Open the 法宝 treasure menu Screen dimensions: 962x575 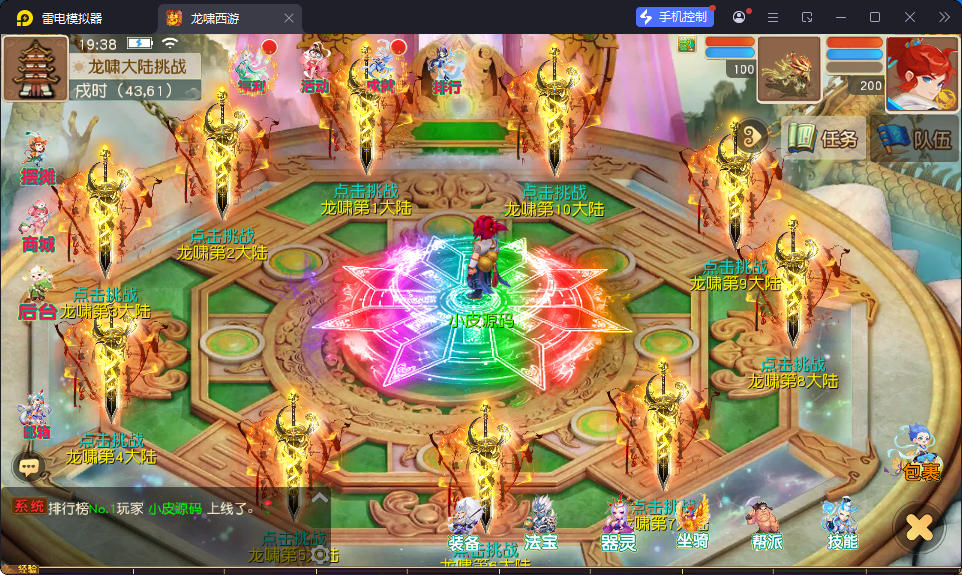click(541, 525)
